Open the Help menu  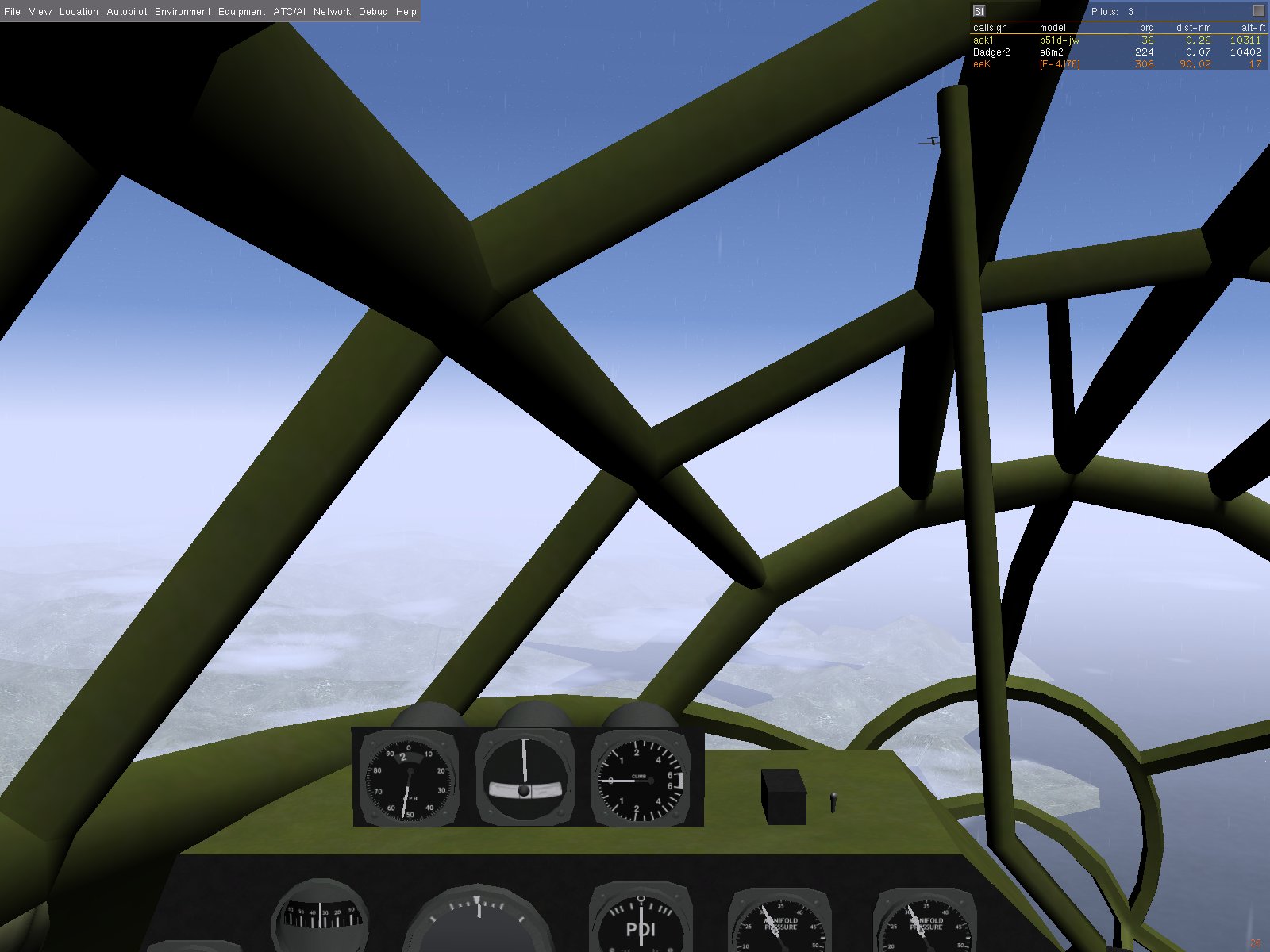(x=406, y=12)
